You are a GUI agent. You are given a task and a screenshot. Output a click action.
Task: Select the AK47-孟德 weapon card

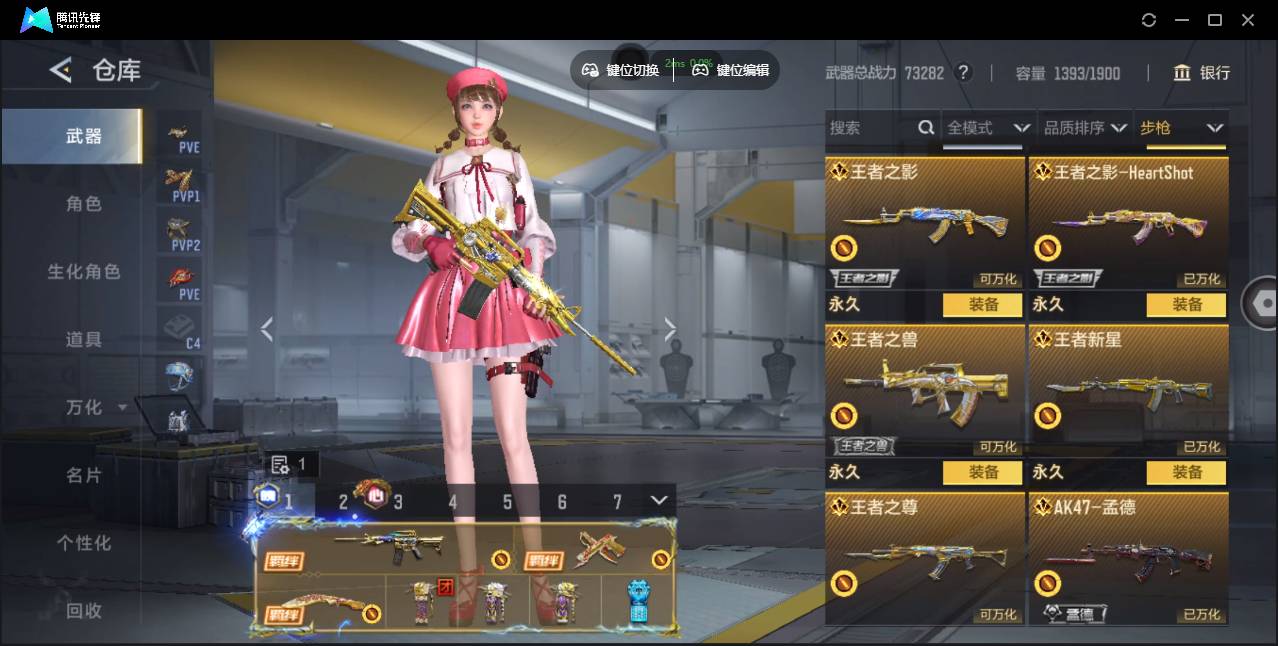(1128, 558)
